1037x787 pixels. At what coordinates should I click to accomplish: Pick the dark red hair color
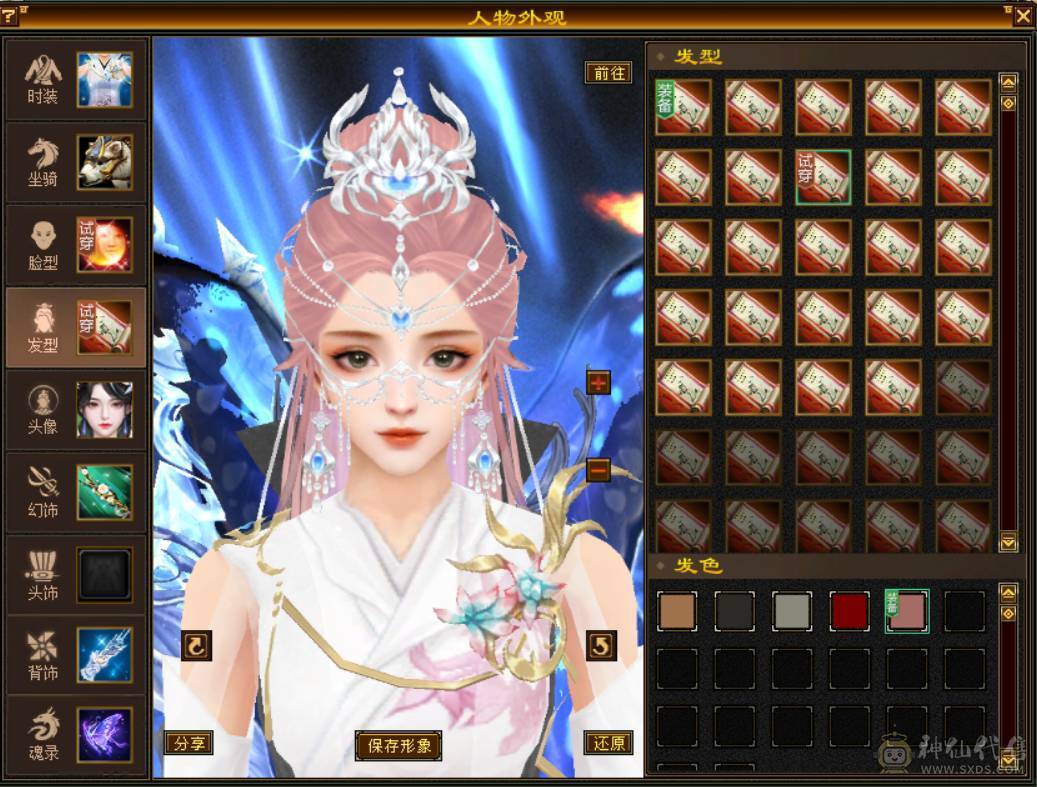849,611
